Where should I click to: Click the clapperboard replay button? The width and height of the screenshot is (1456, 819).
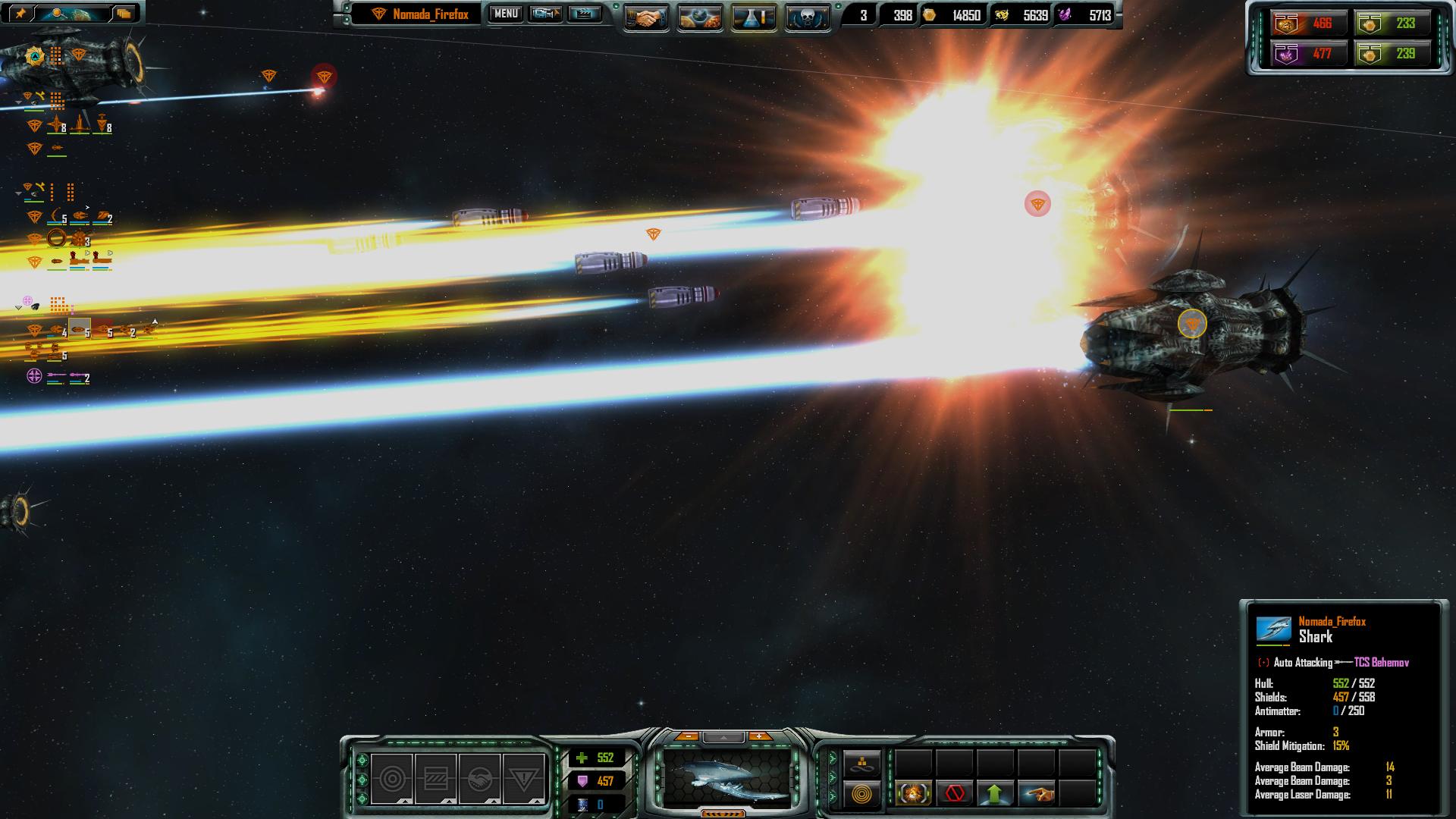click(x=584, y=14)
